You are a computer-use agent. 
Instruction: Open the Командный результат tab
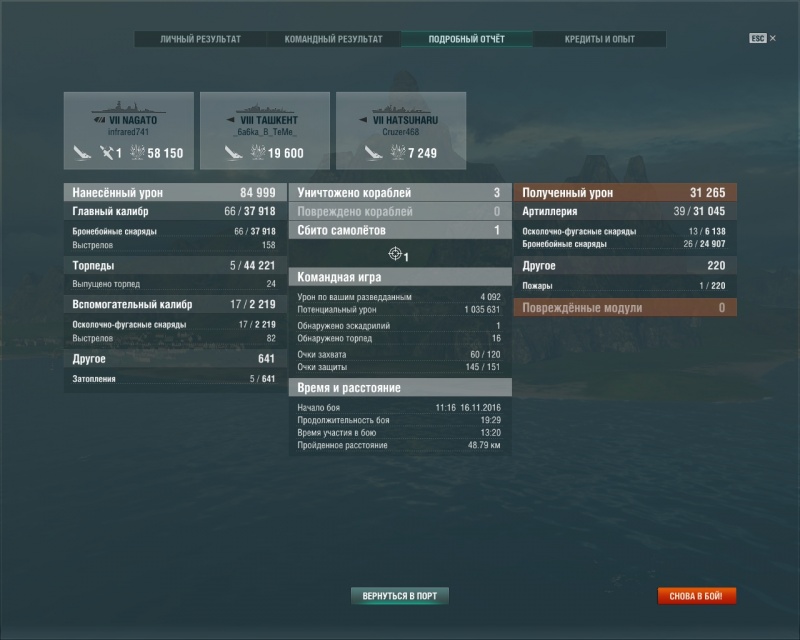click(x=334, y=39)
